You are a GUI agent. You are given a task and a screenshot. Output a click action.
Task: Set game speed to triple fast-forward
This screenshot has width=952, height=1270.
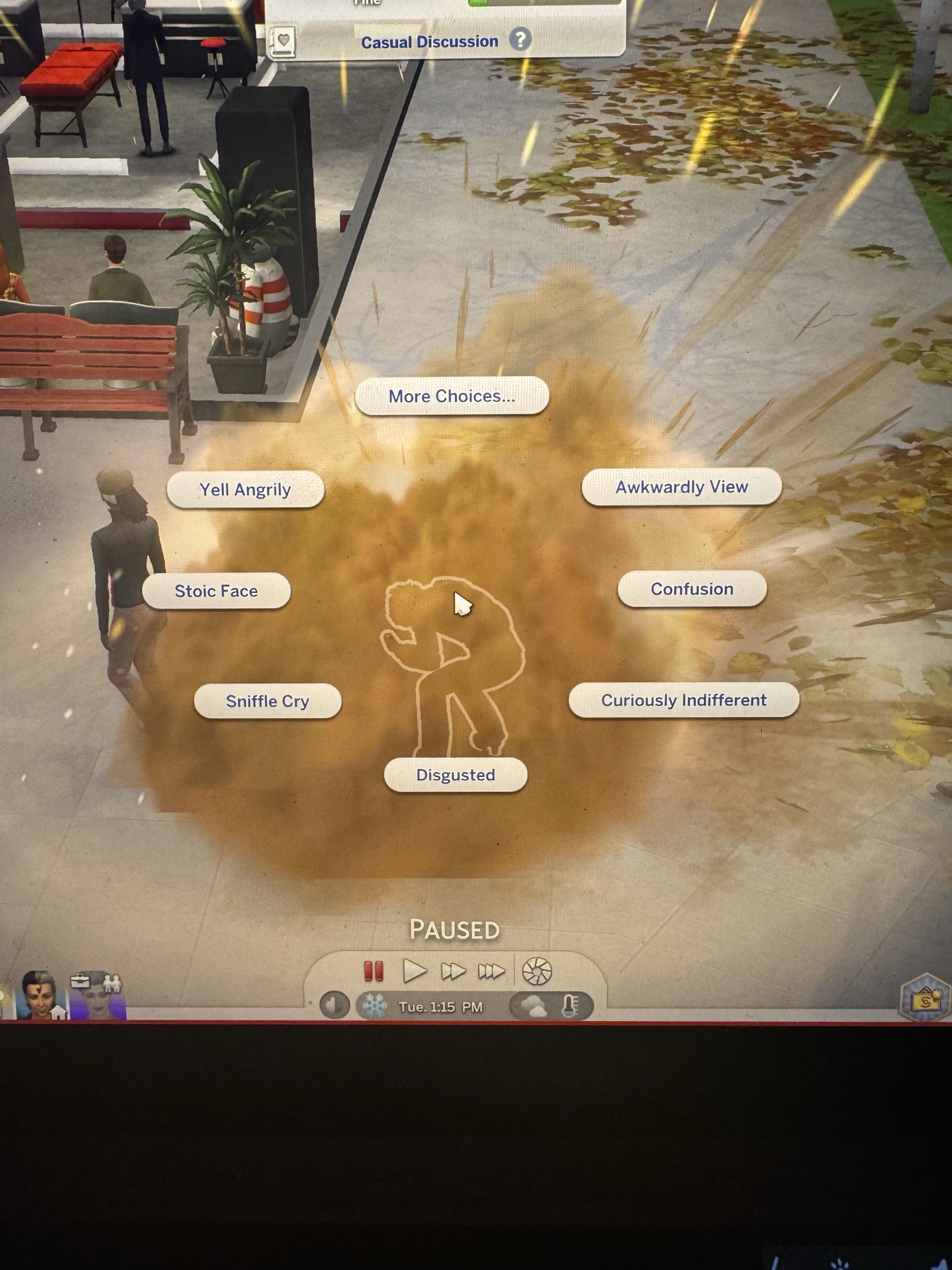coord(491,971)
